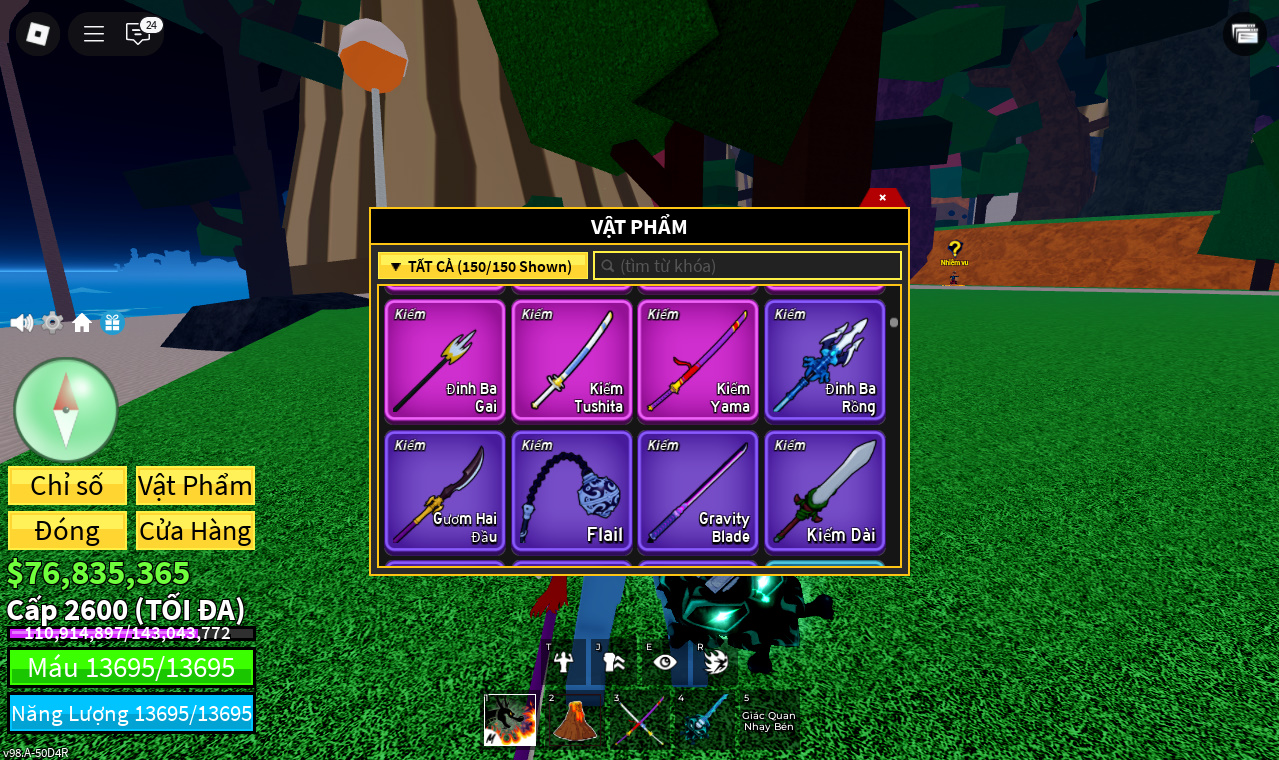Select the Kiếm Yama sword

(x=698, y=360)
